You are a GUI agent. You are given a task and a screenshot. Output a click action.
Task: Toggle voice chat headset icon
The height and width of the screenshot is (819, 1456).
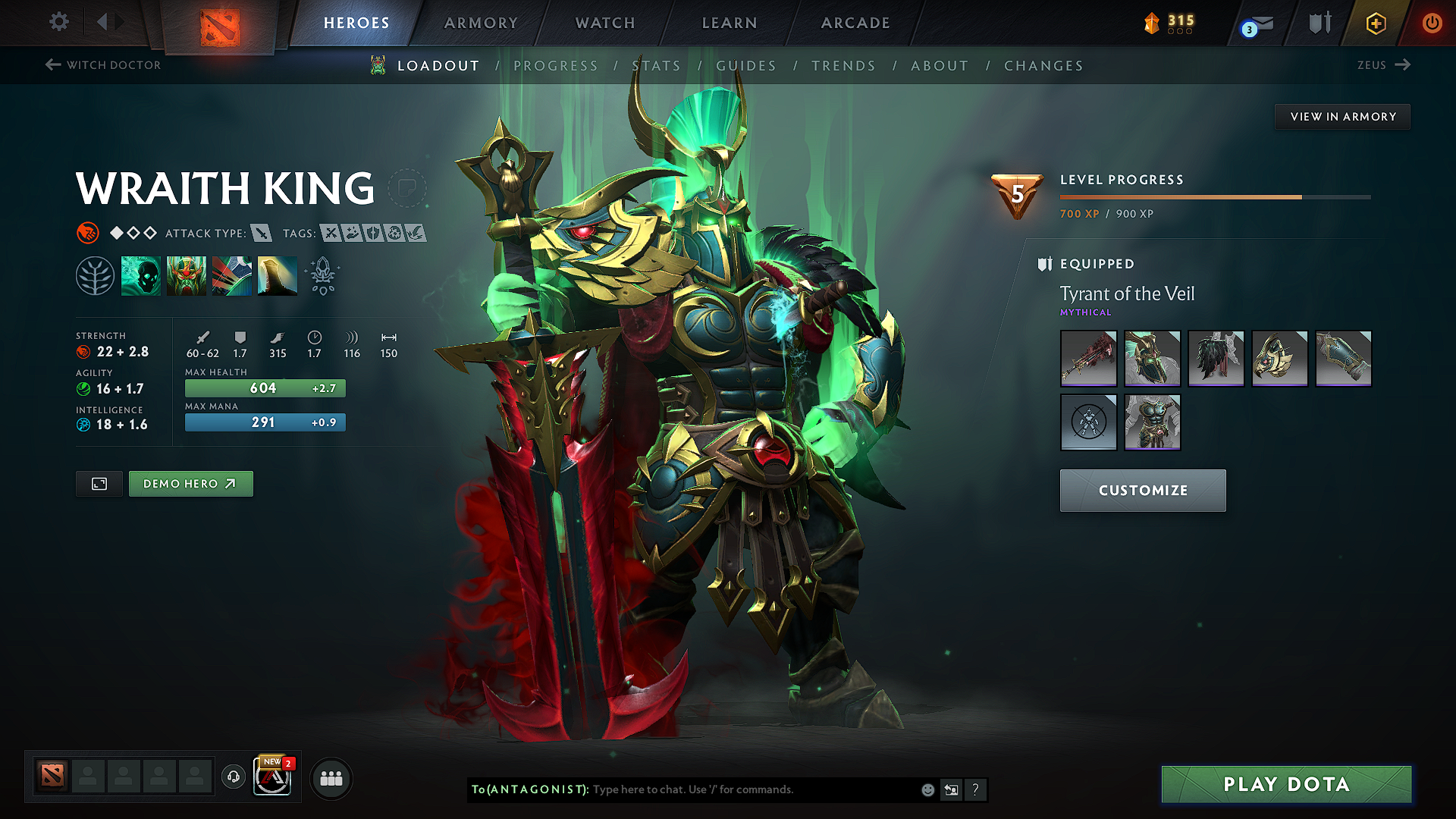pyautogui.click(x=233, y=778)
